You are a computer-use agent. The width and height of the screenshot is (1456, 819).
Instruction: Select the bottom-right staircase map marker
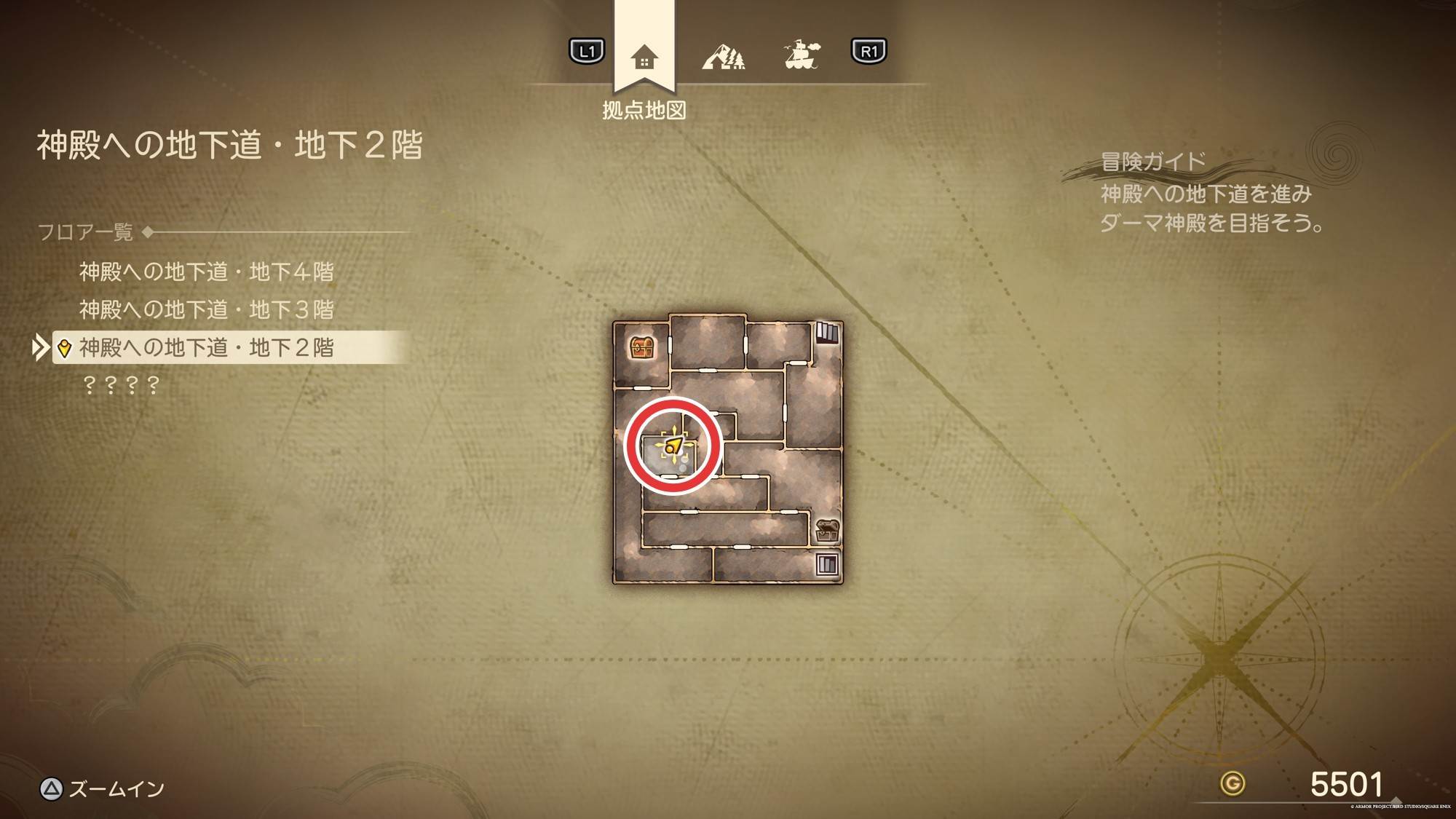[827, 564]
